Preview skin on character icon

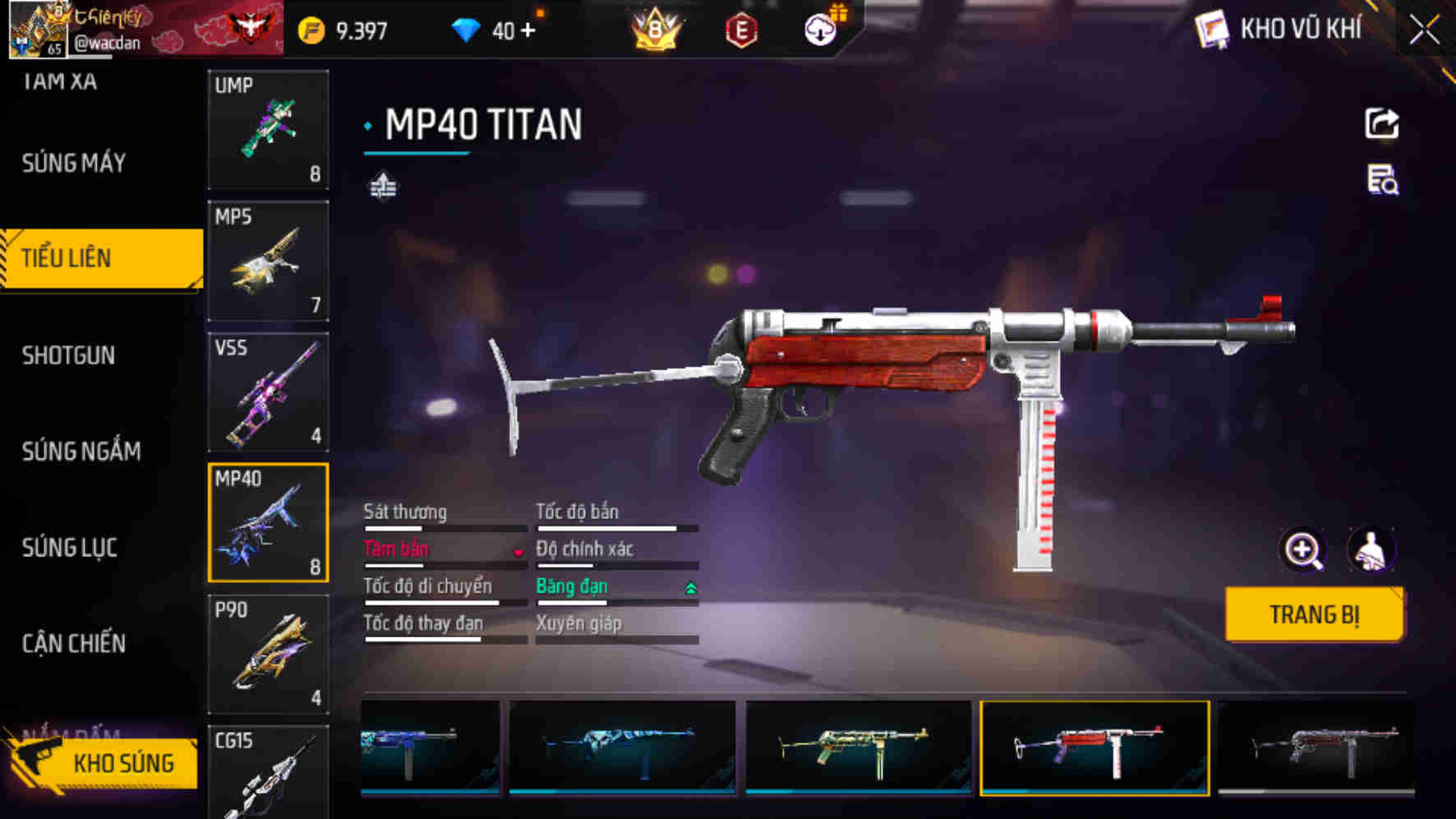[1371, 550]
